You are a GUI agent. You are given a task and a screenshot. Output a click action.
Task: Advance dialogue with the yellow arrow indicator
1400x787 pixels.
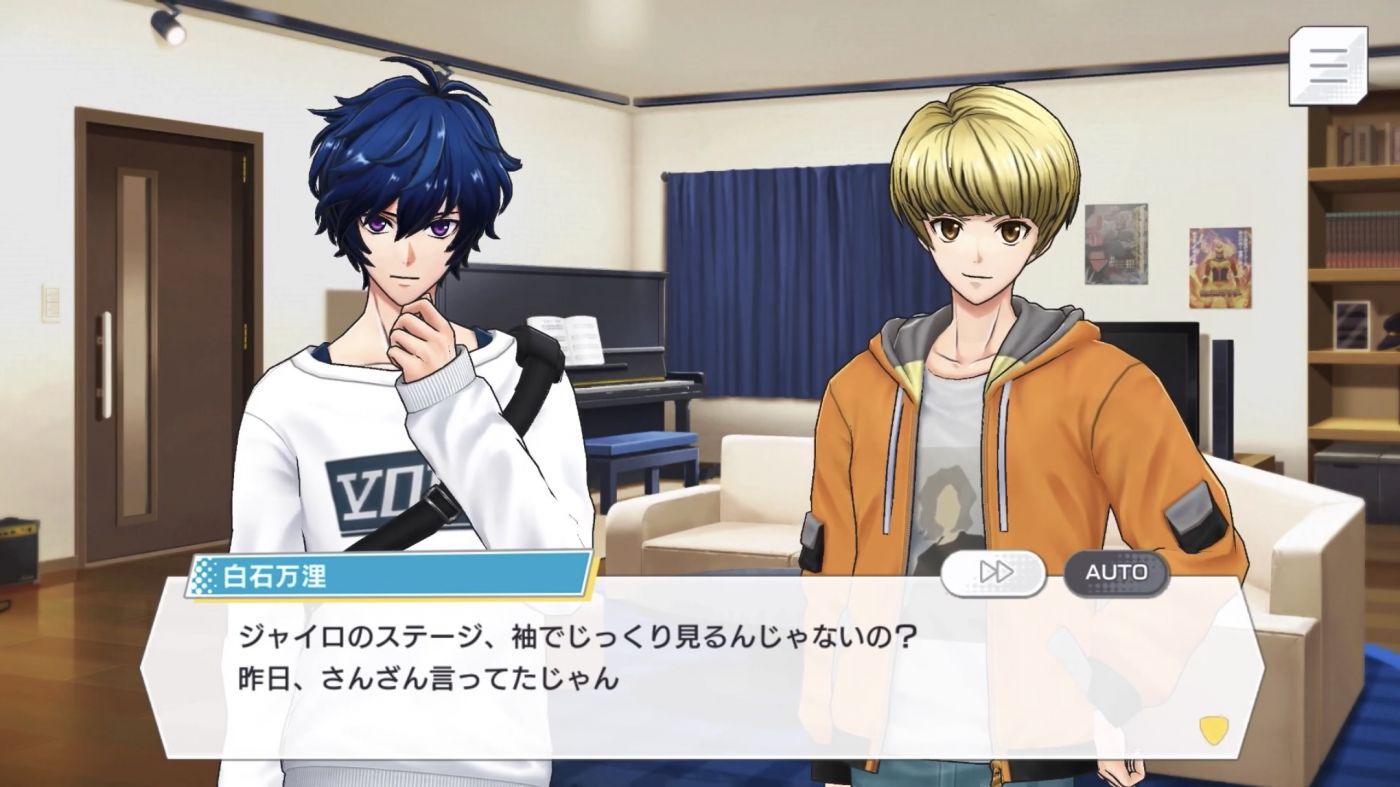(x=1212, y=729)
